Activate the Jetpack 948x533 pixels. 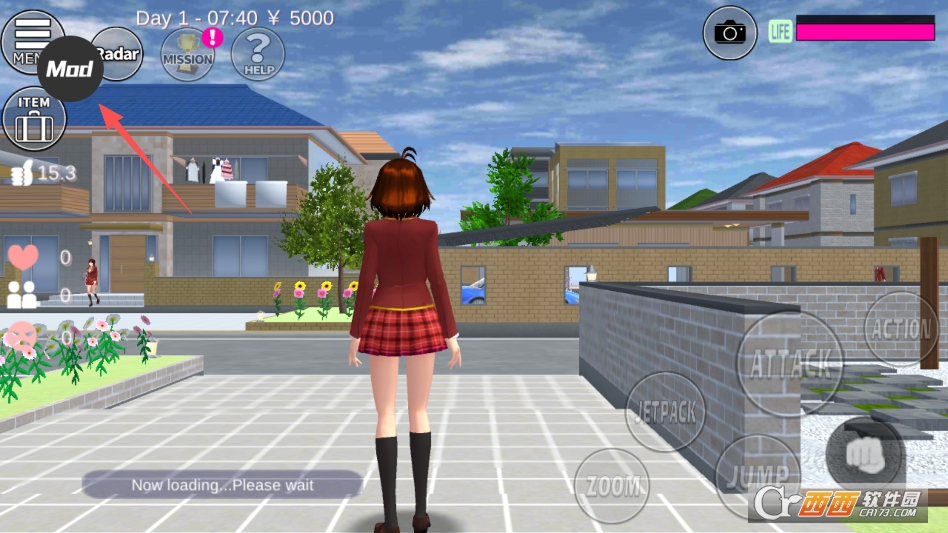(x=665, y=411)
